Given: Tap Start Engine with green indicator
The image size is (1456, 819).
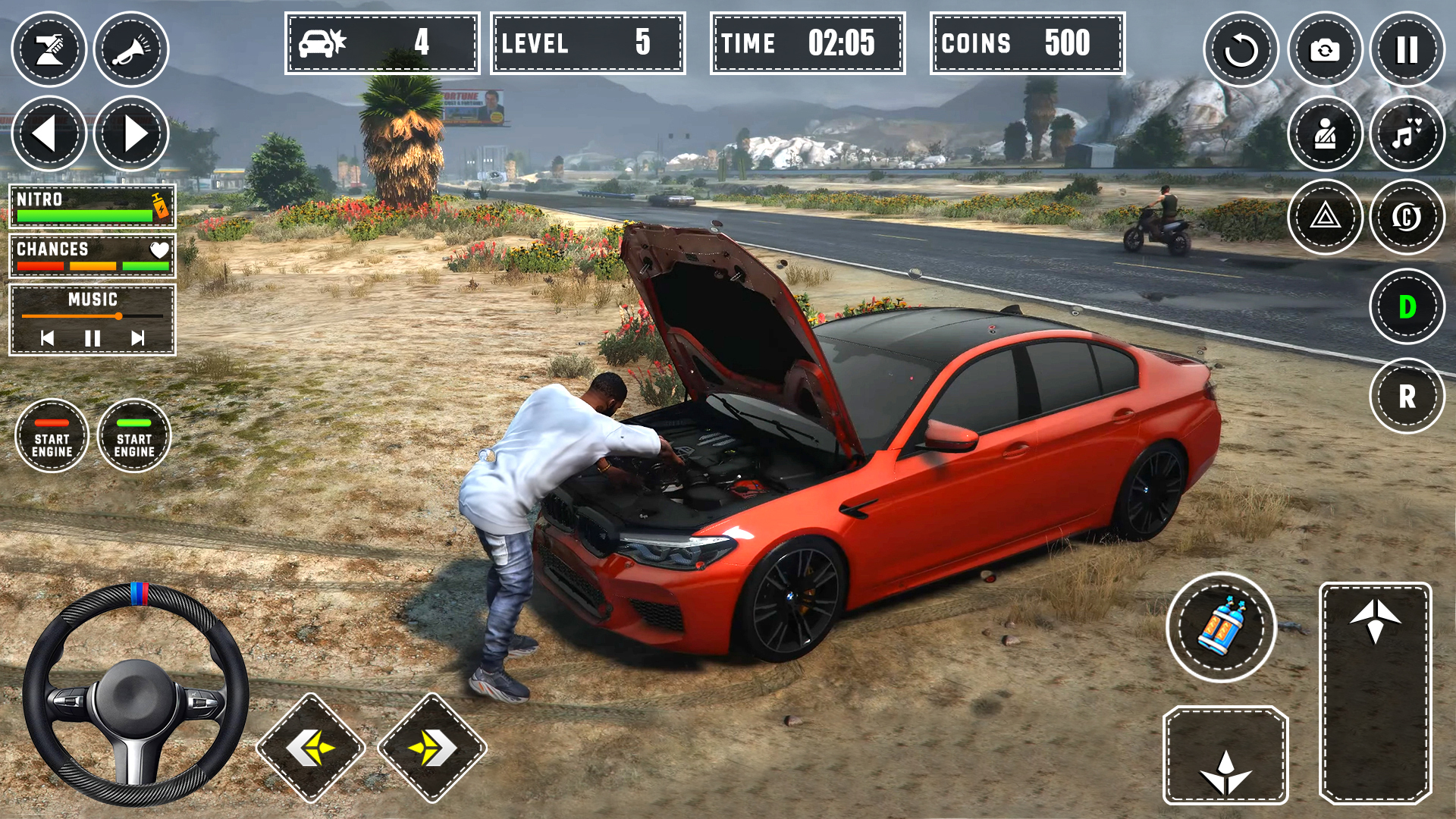Looking at the screenshot, I should [x=134, y=436].
